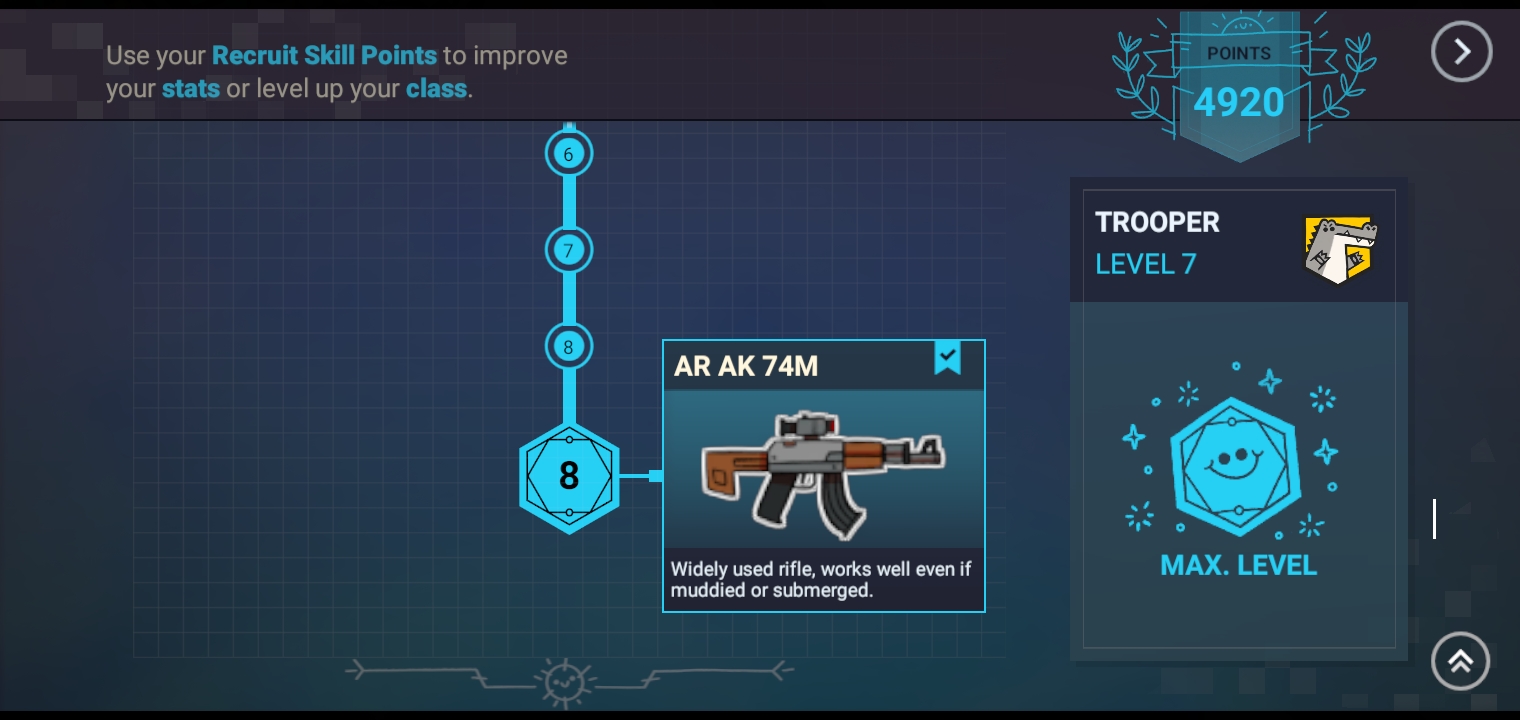
Task: Select skill tree node 7
Action: (568, 250)
